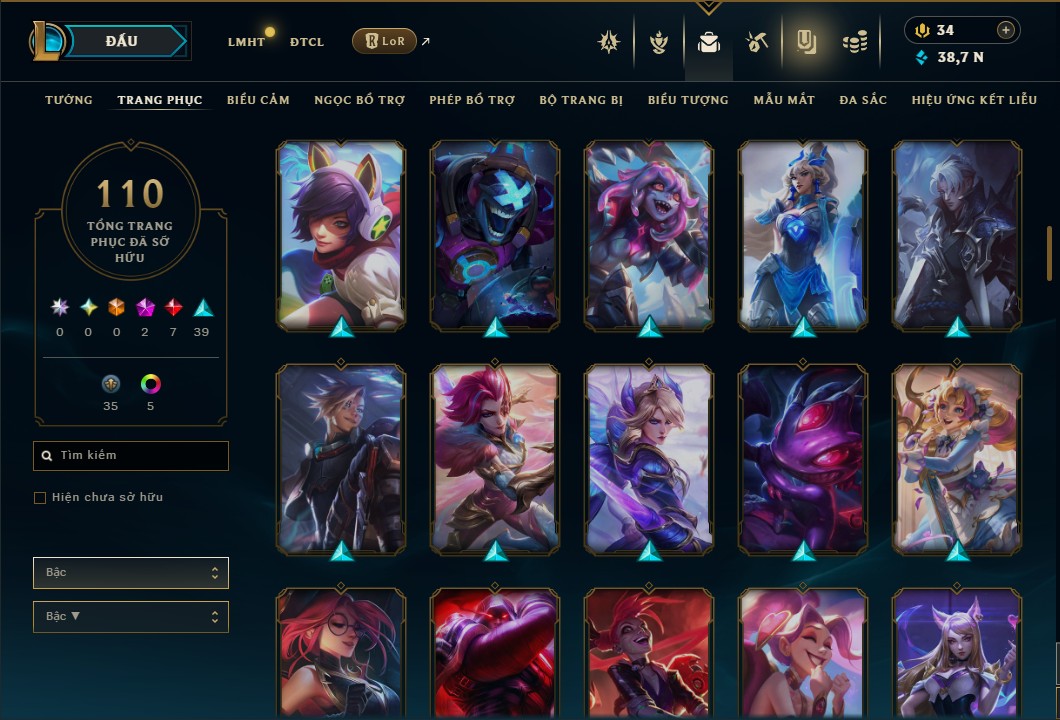The width and height of the screenshot is (1060, 720).
Task: Click the Tìm kiếm search box
Action: tap(131, 456)
